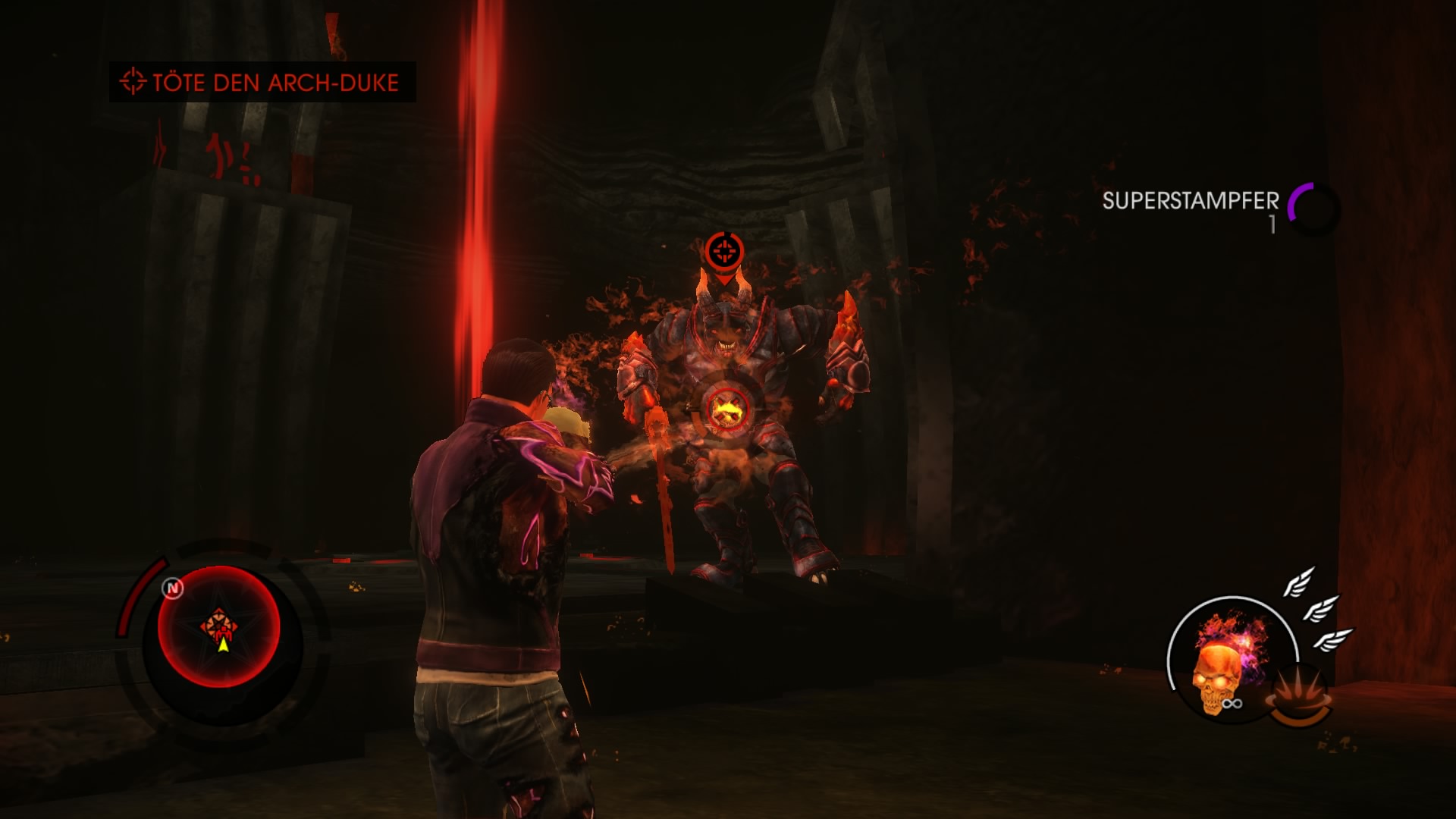This screenshot has width=1456, height=819.
Task: Open the circular red minimap
Action: (x=219, y=627)
